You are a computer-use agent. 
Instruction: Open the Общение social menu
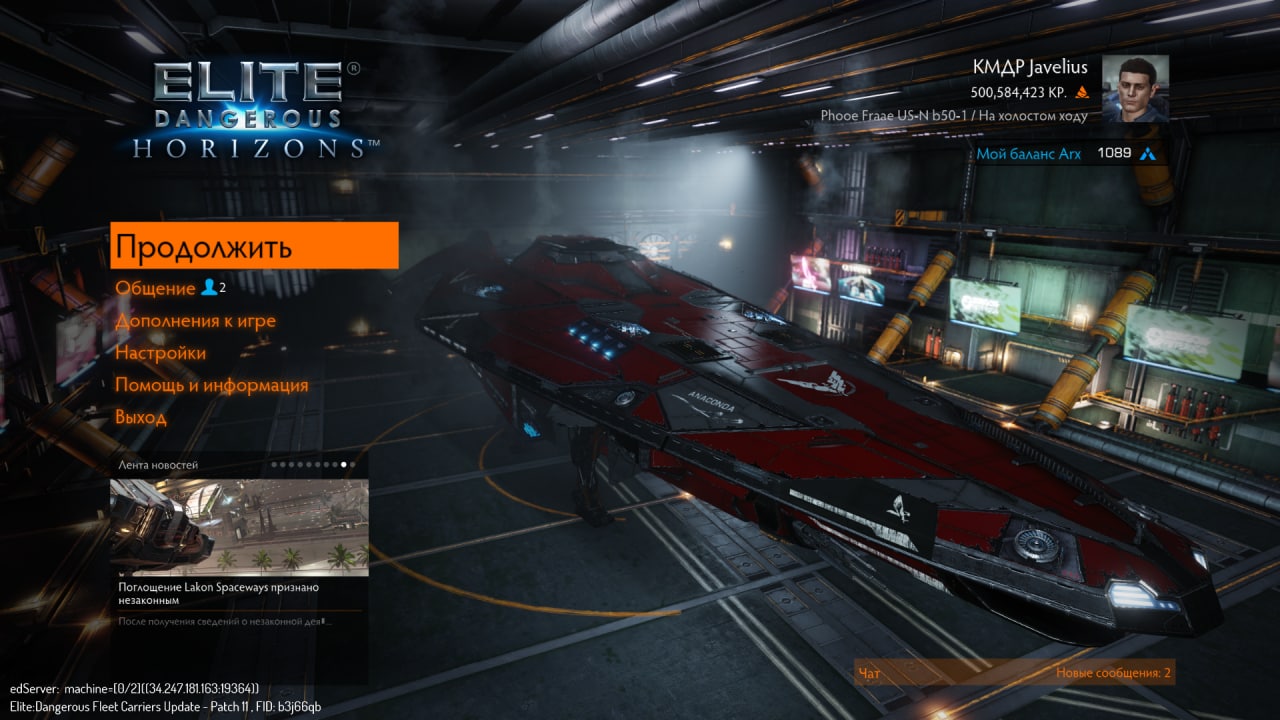[x=156, y=288]
